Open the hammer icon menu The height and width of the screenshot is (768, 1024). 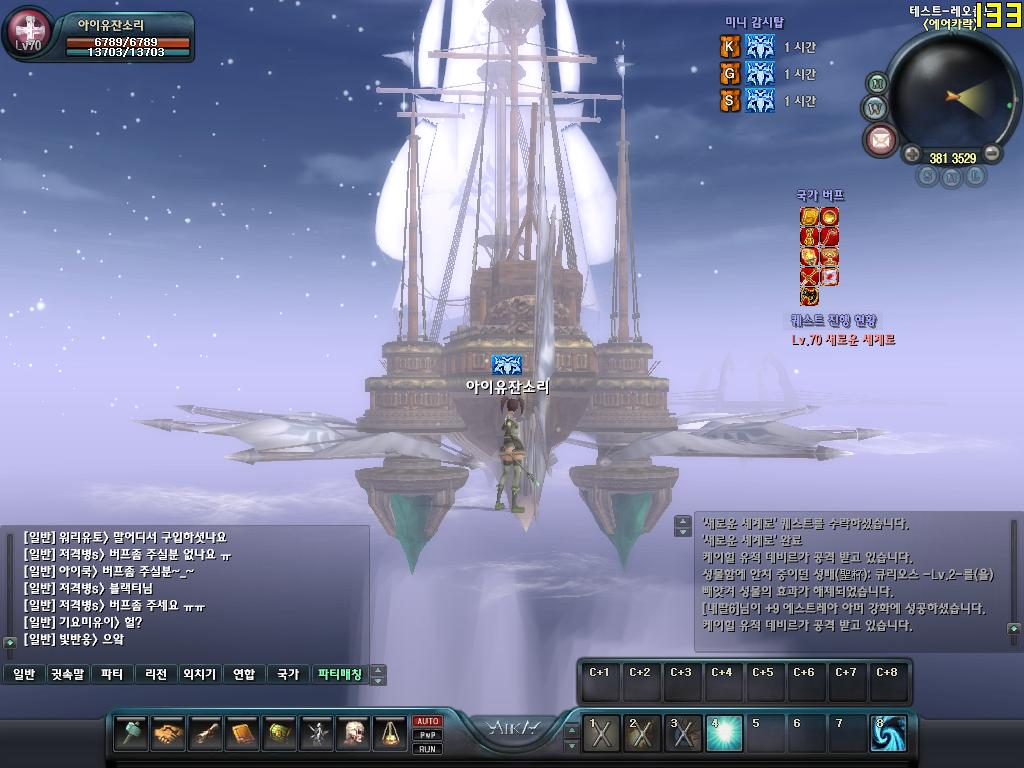(132, 734)
